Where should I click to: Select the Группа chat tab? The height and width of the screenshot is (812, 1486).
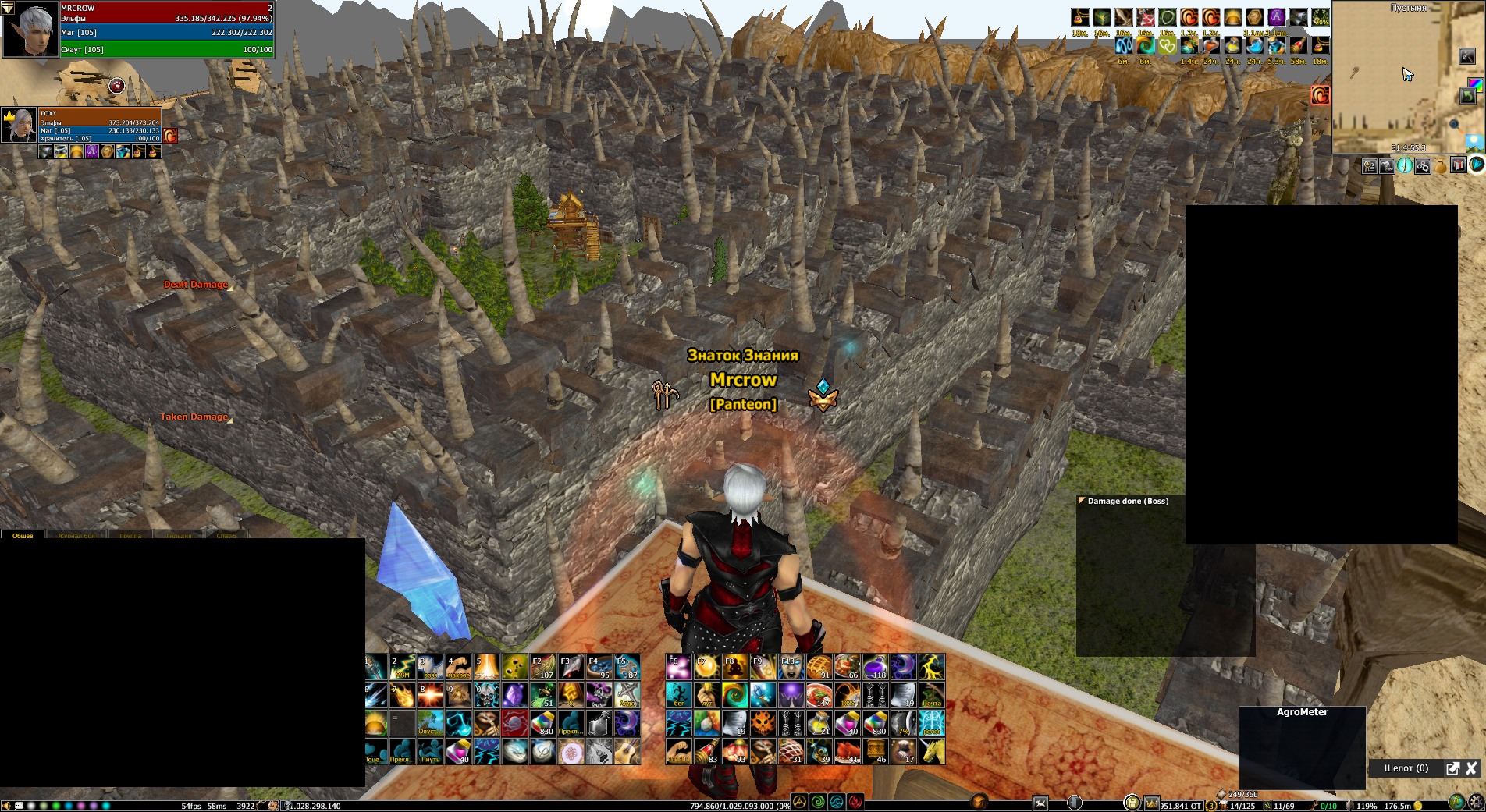point(130,535)
